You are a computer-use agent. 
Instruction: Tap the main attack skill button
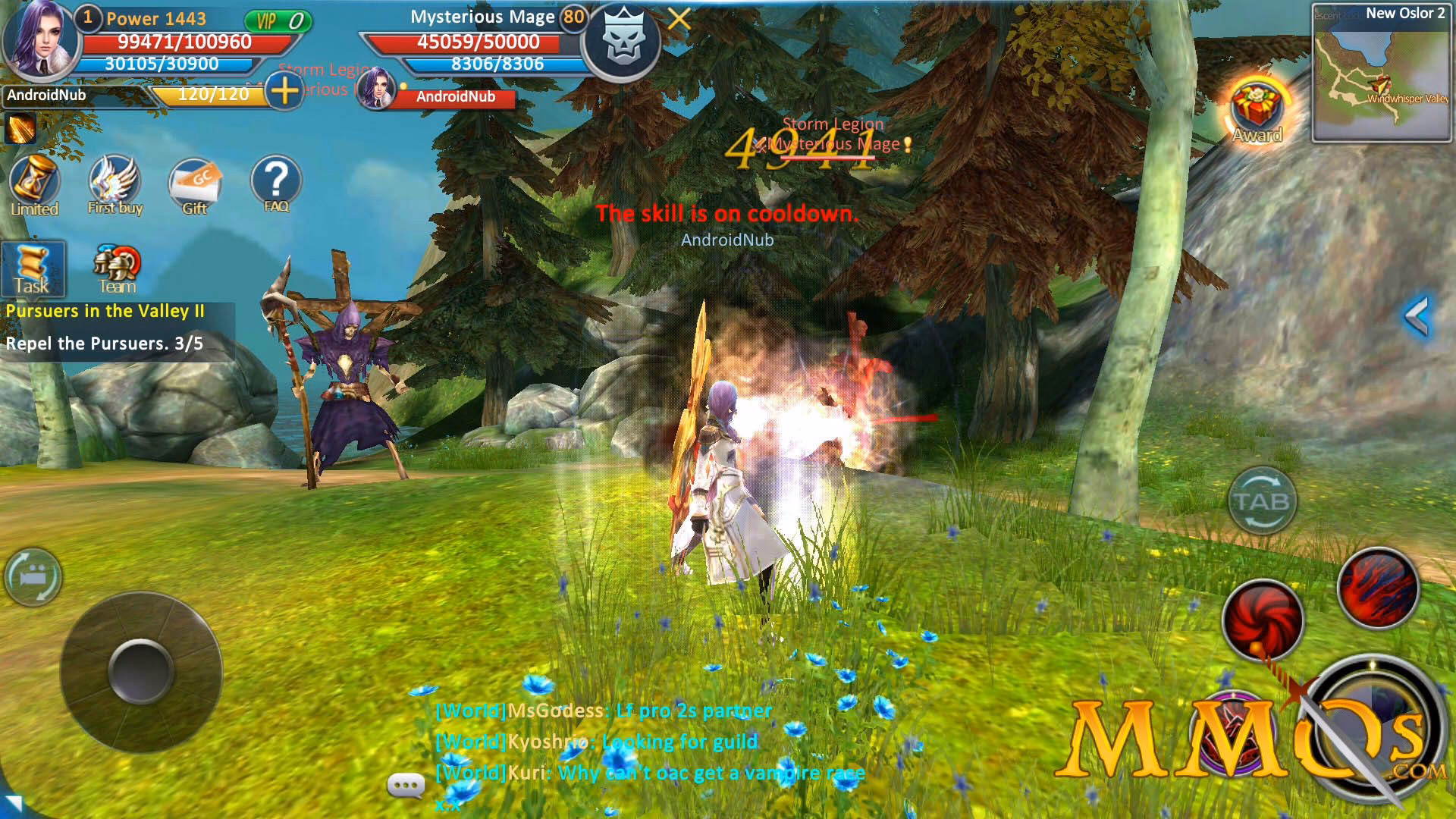tap(1373, 726)
